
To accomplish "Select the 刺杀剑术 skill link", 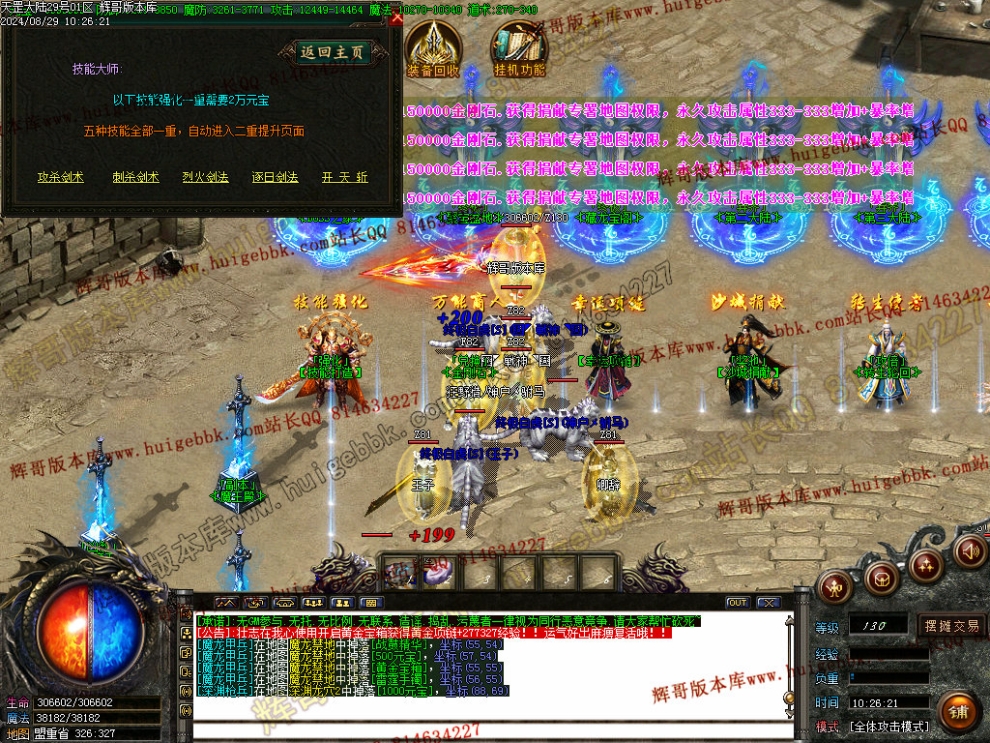I will (135, 177).
